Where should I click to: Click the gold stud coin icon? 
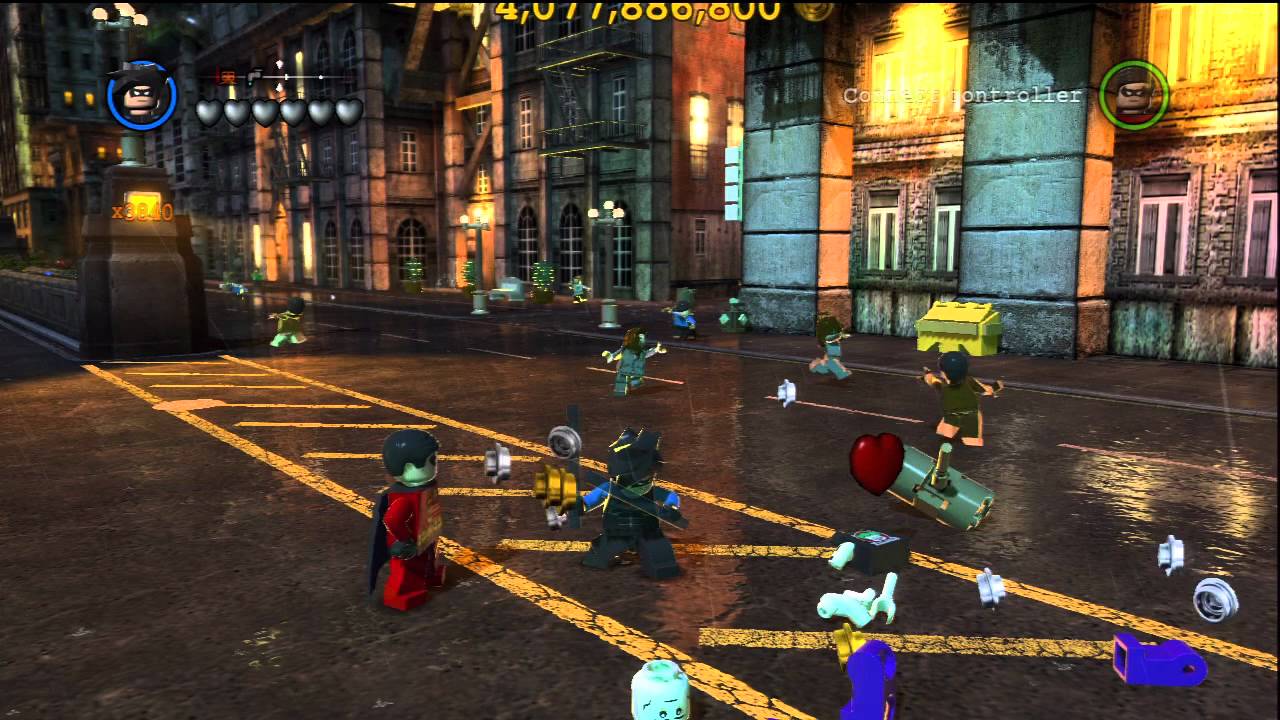pos(812,13)
